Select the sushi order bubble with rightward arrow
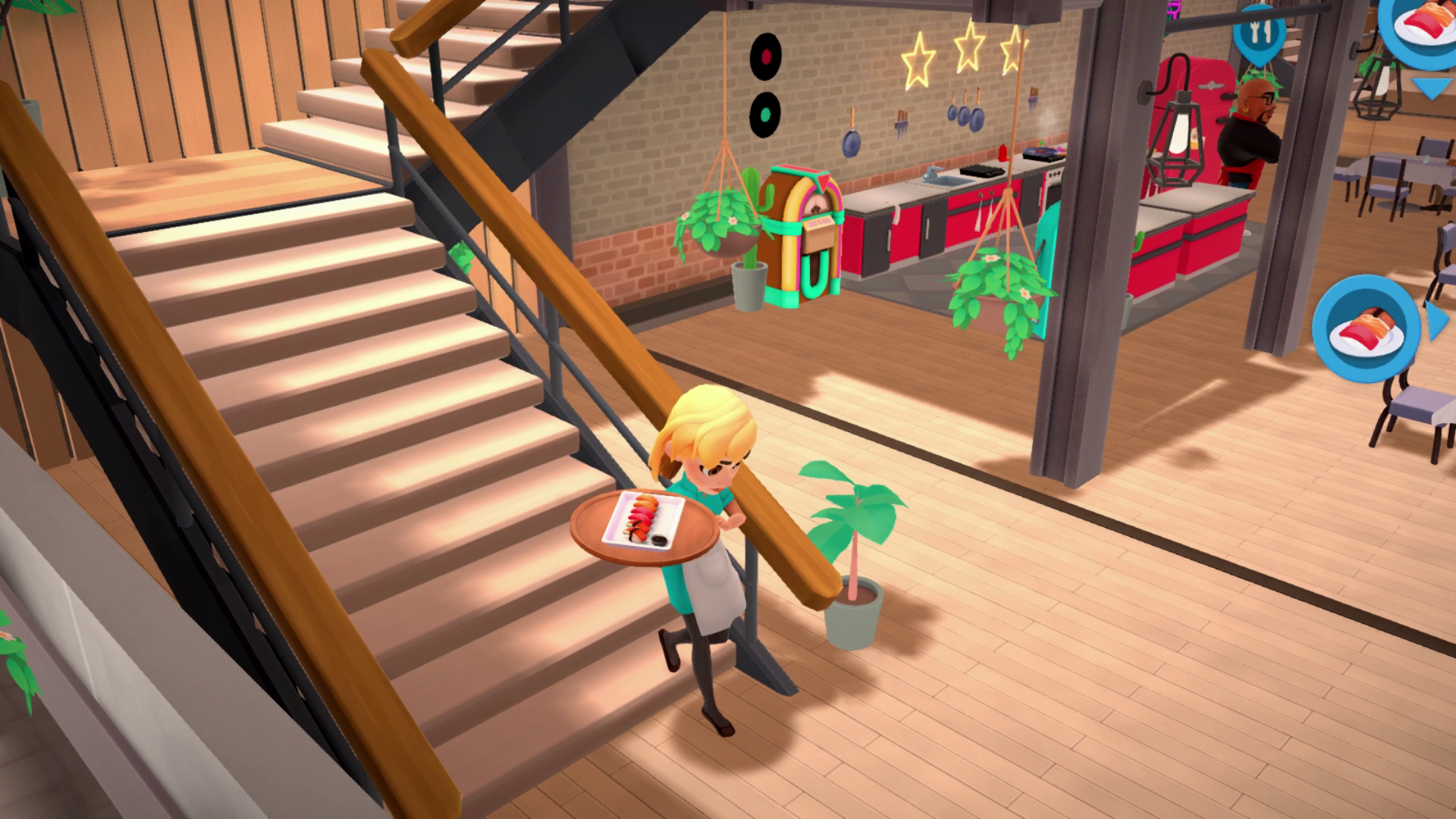 click(1367, 328)
